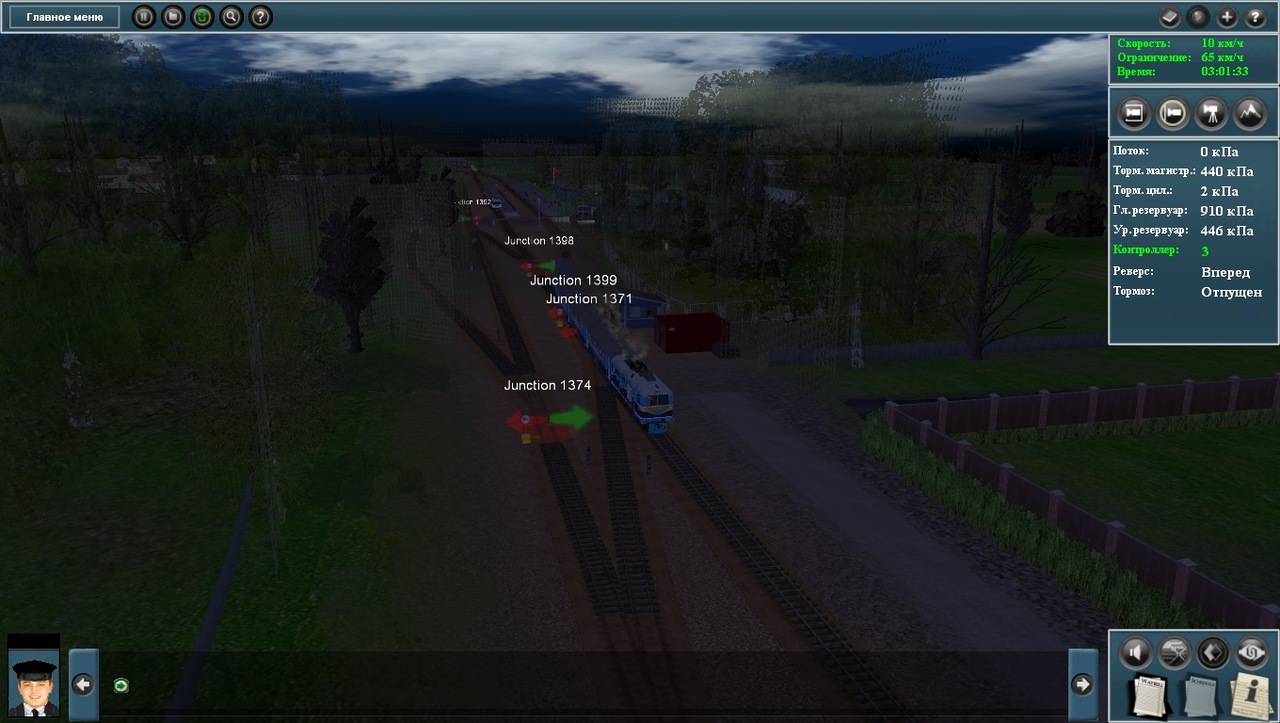The image size is (1280, 723).
Task: Activate the mountain free-roam camera
Action: (x=1250, y=113)
